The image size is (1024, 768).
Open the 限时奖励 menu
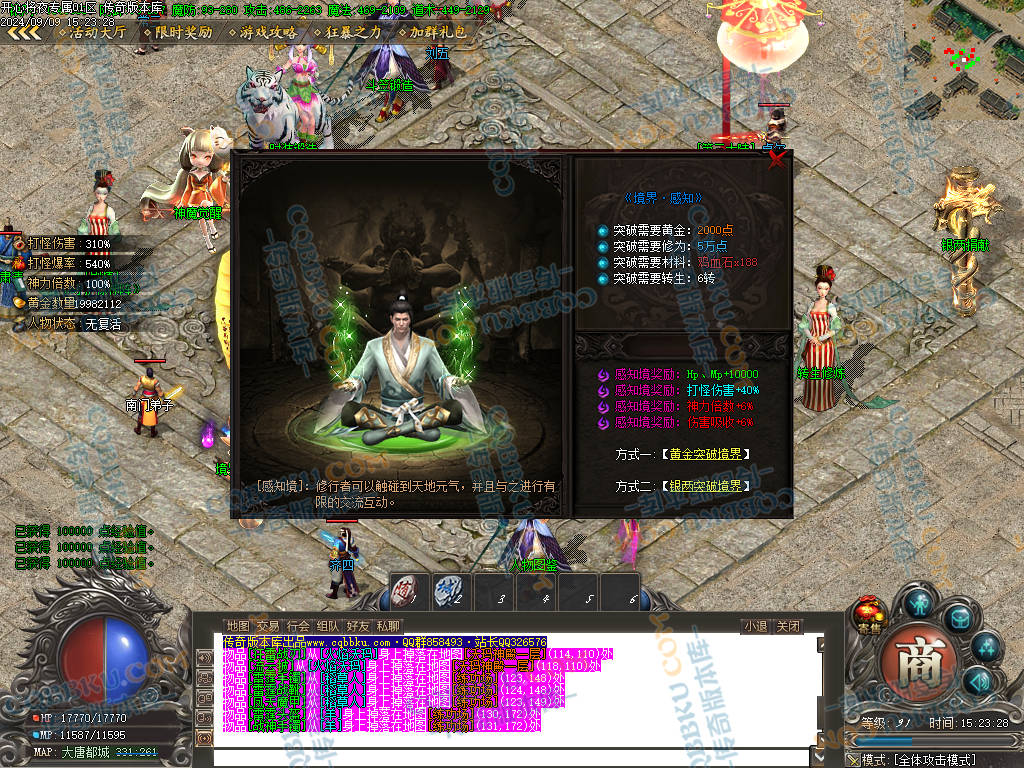click(177, 32)
